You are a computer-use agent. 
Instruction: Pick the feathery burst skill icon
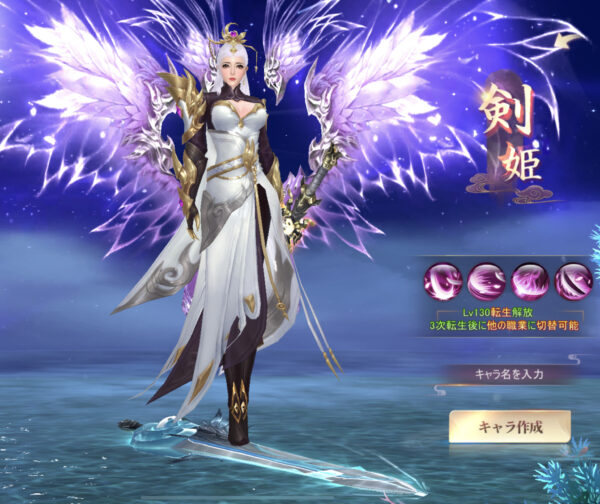pyautogui.click(x=531, y=279)
